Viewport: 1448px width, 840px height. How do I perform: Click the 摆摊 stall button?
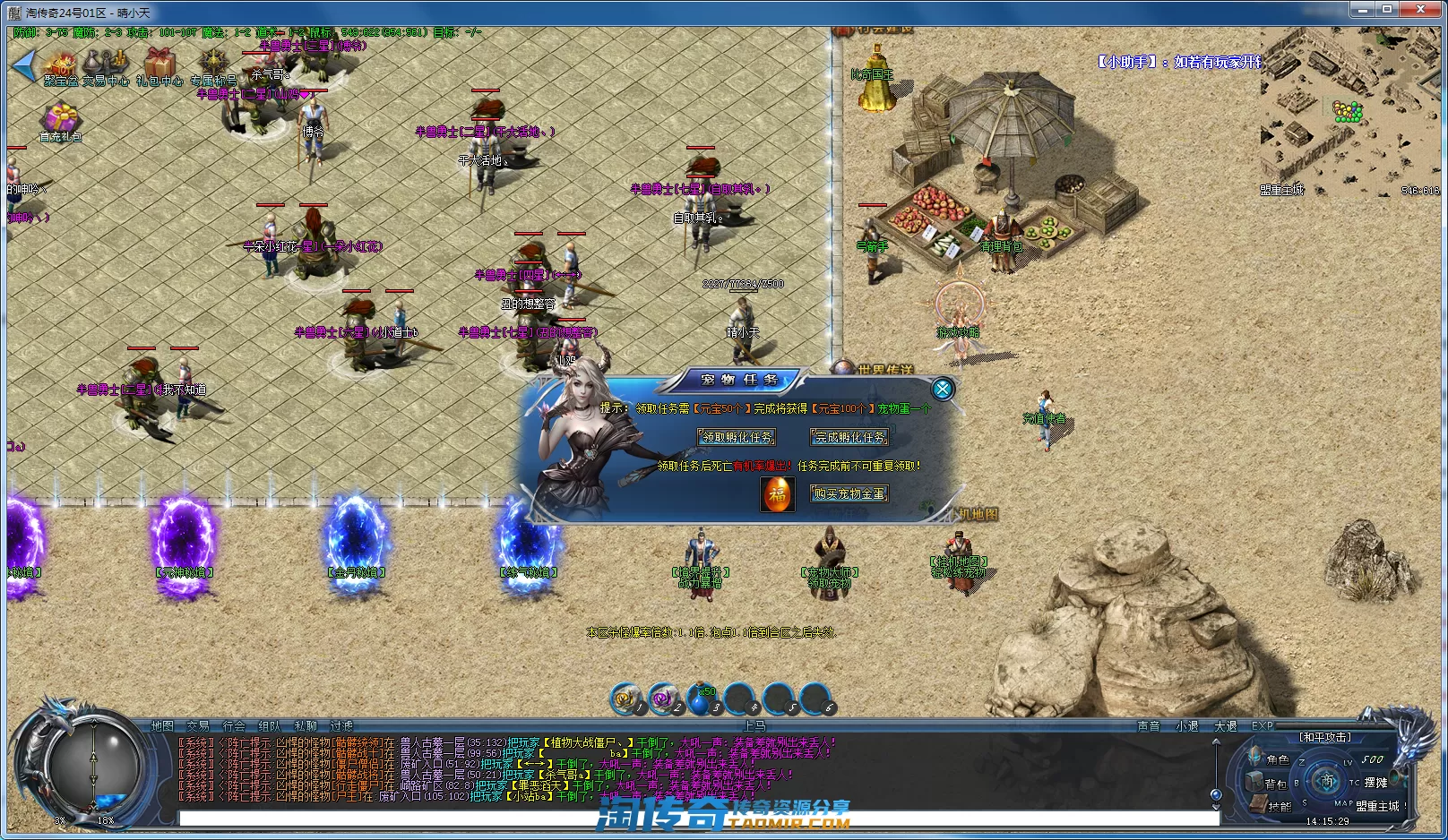tap(1376, 782)
